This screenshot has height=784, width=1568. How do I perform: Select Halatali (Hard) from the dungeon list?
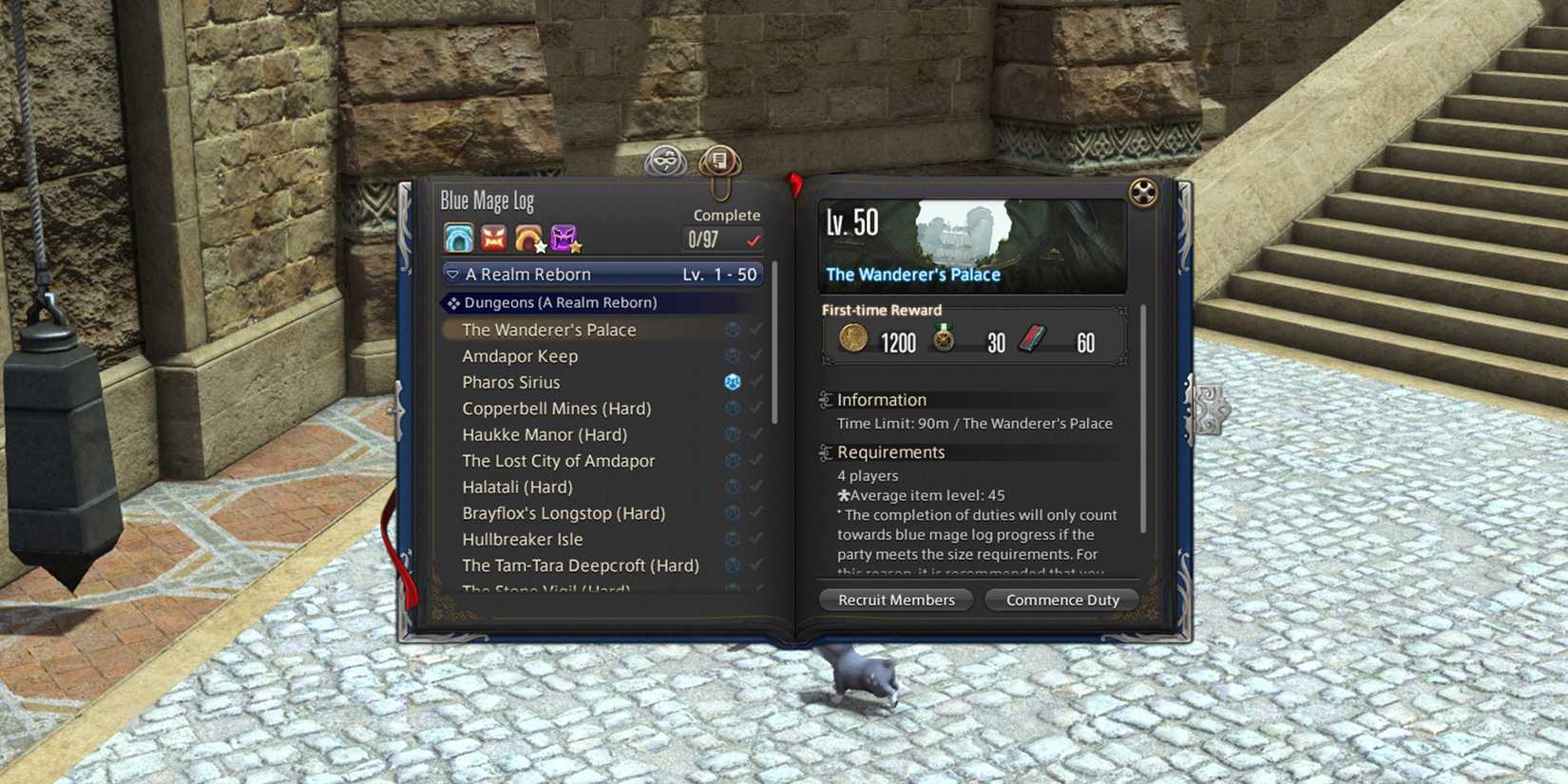(518, 487)
